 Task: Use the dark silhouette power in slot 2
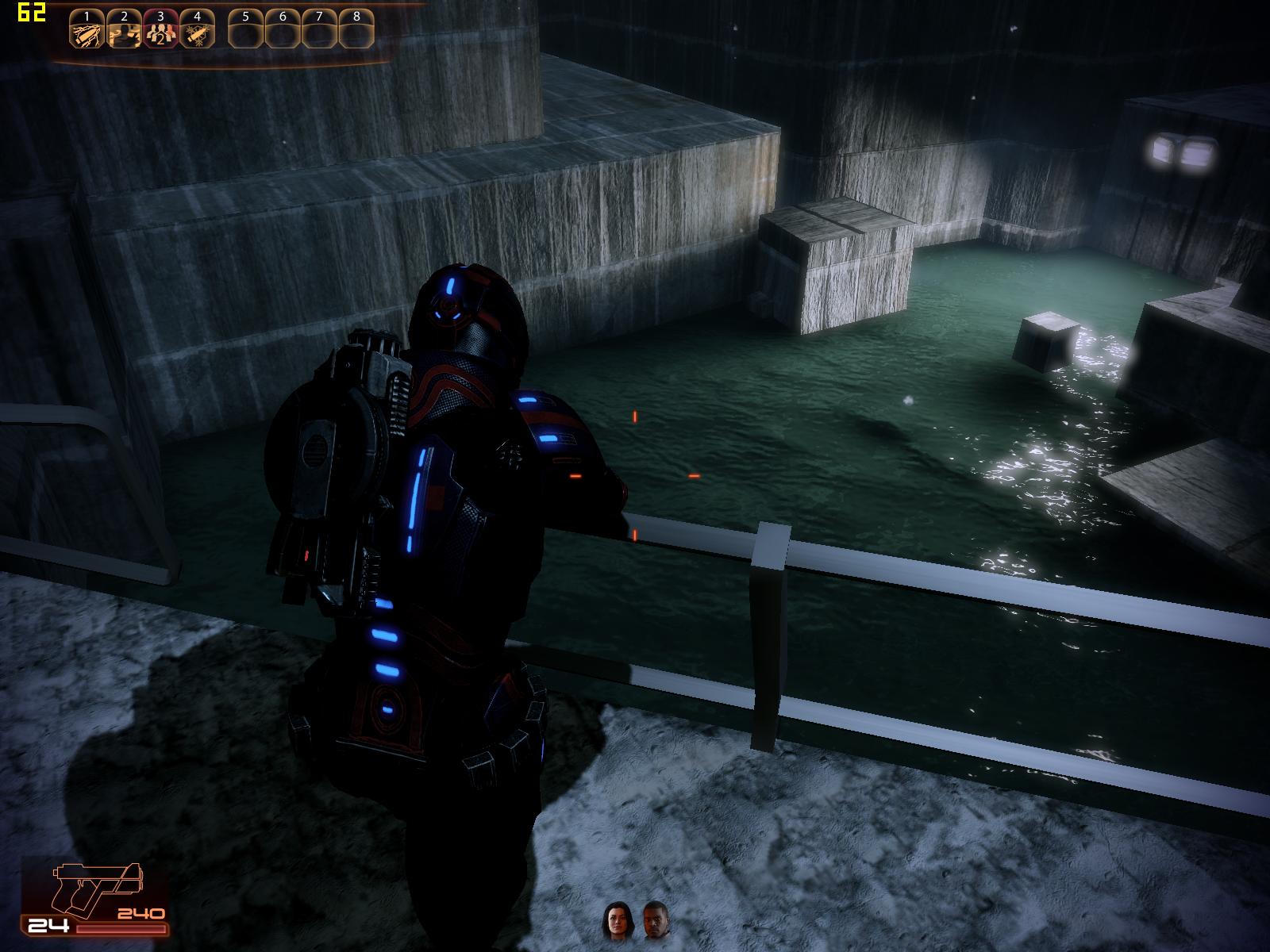(x=123, y=30)
